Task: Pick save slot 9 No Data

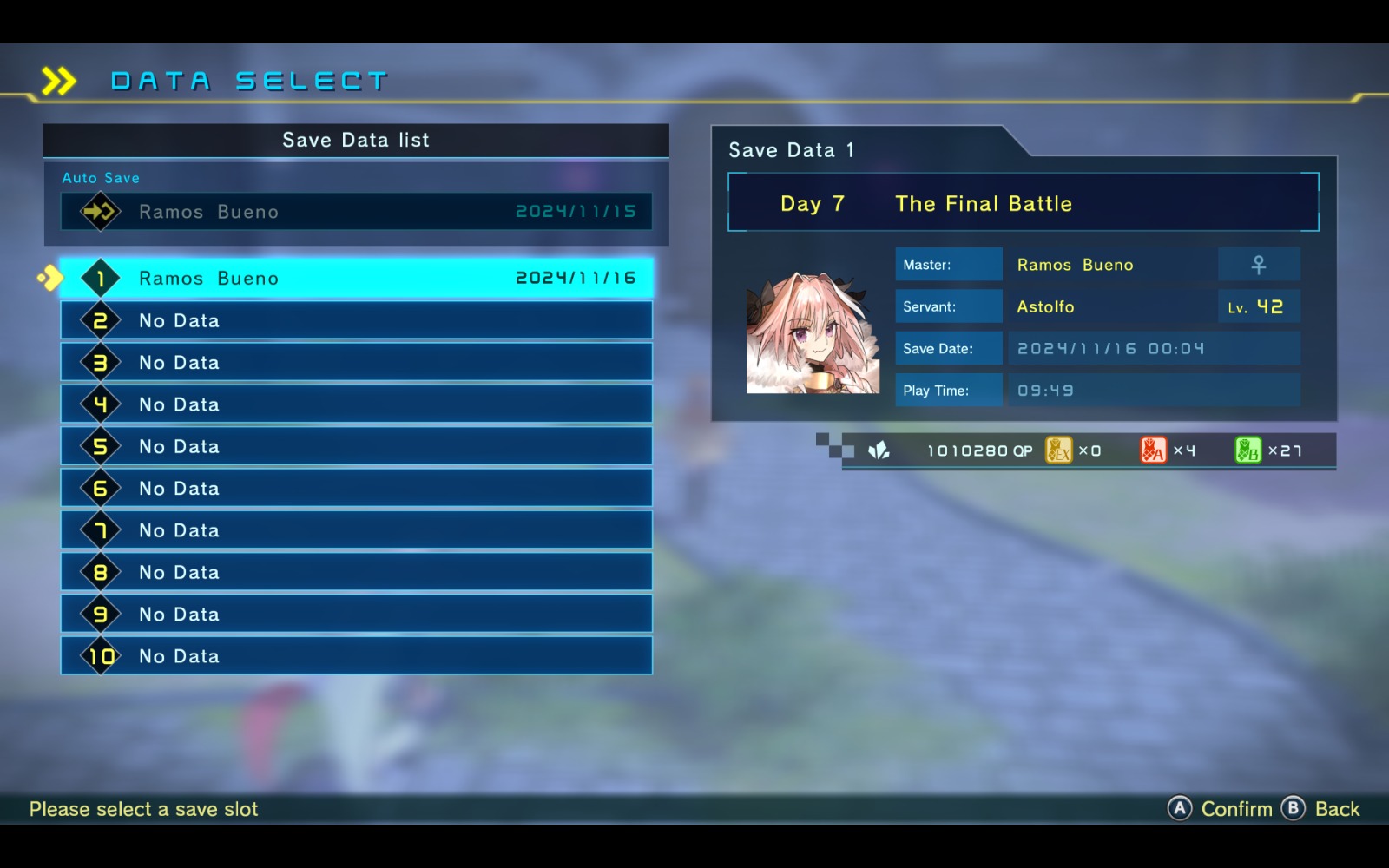Action: click(356, 614)
